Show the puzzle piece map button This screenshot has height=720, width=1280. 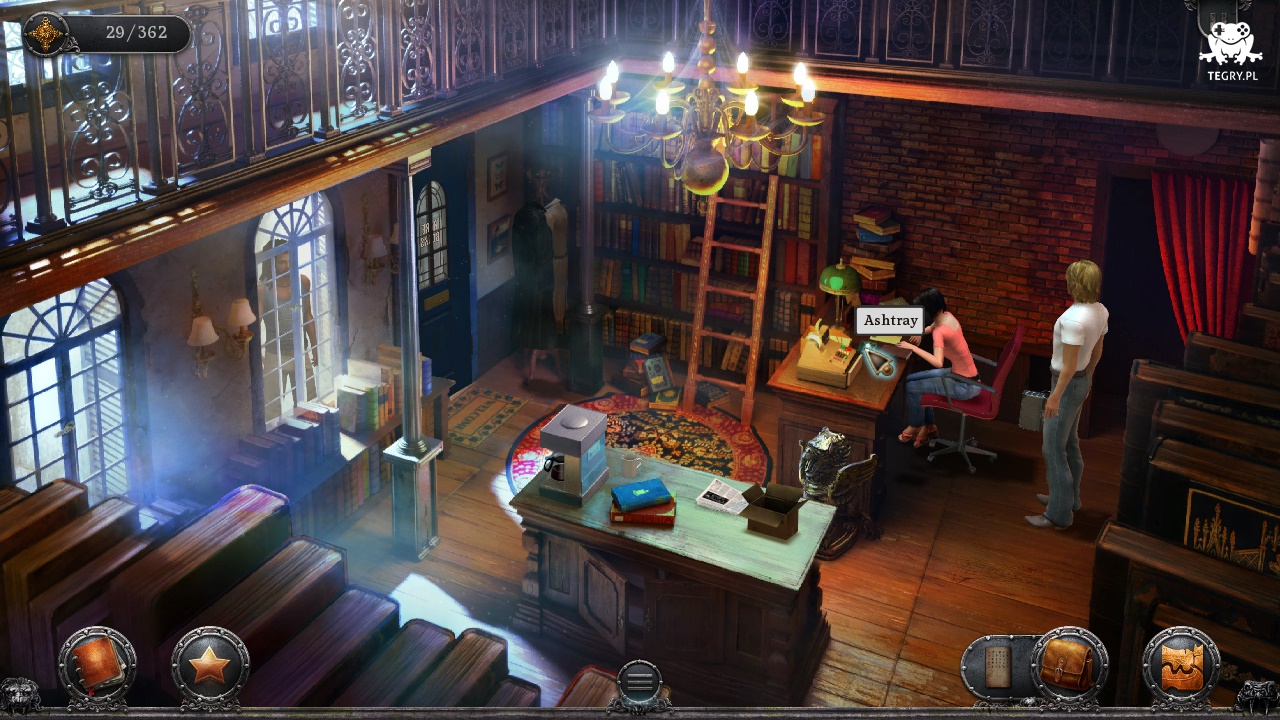[x=1181, y=665]
